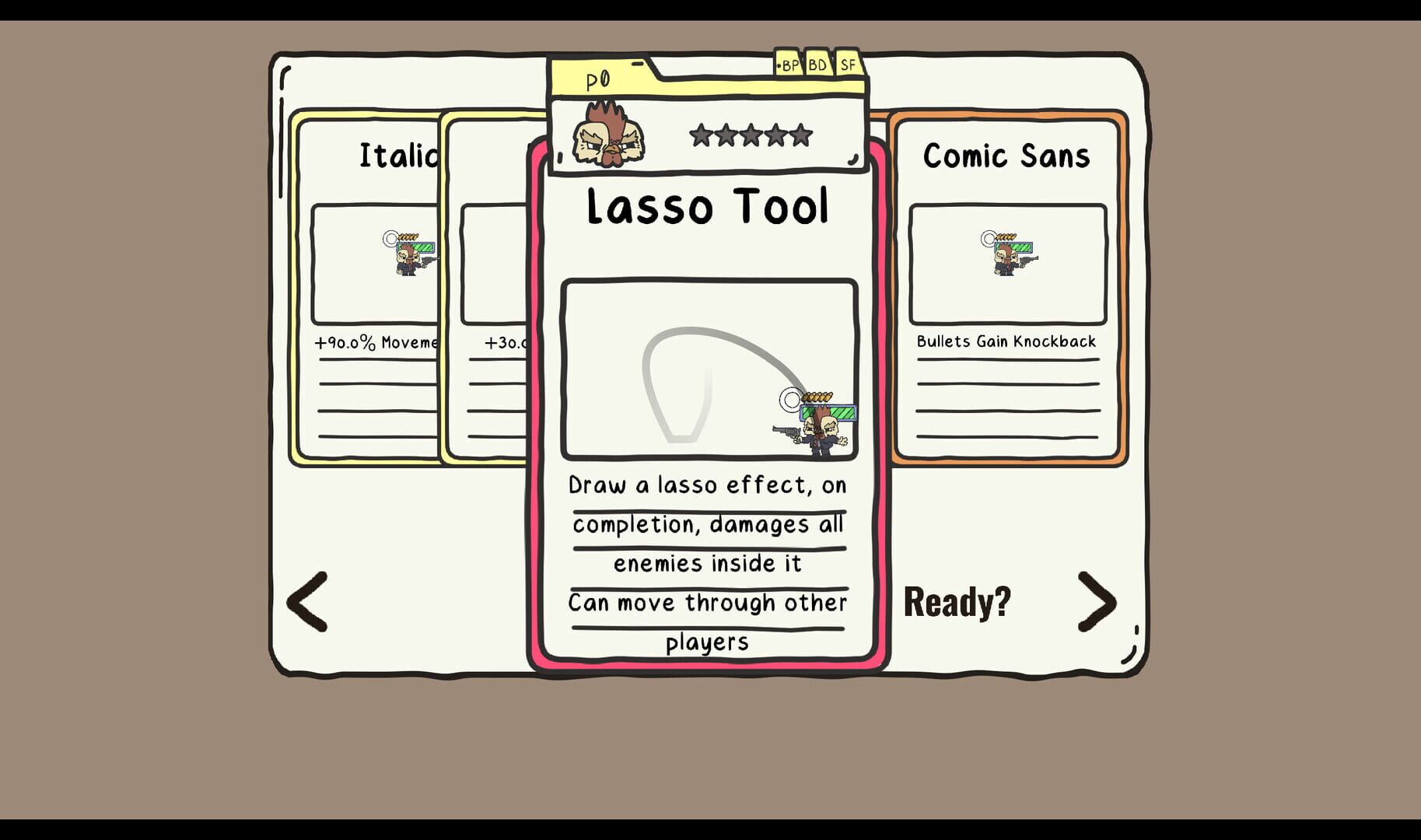Expand the previous card with the left chevron
1421x840 pixels.
point(306,603)
